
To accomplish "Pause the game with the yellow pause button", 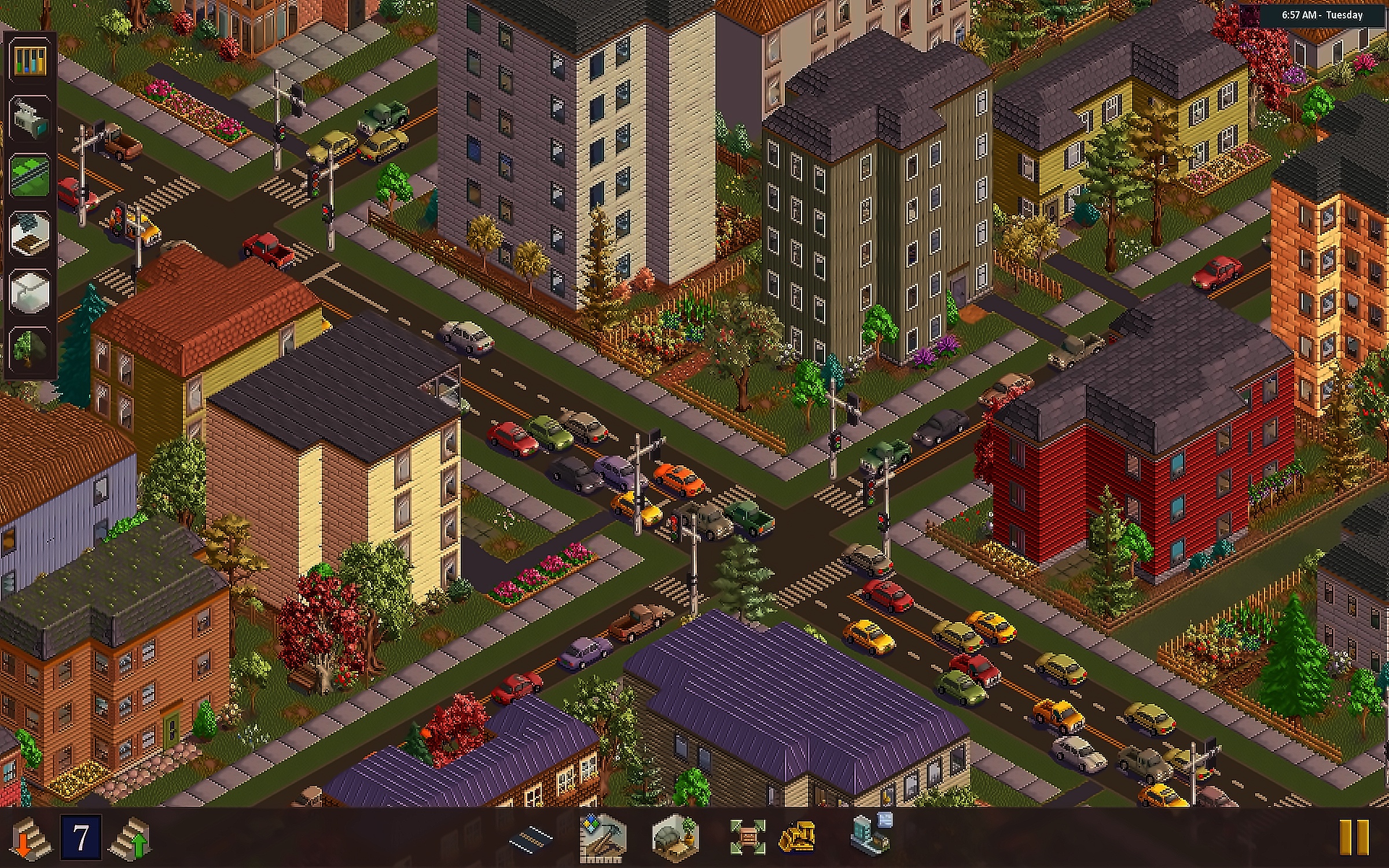I will click(1354, 837).
